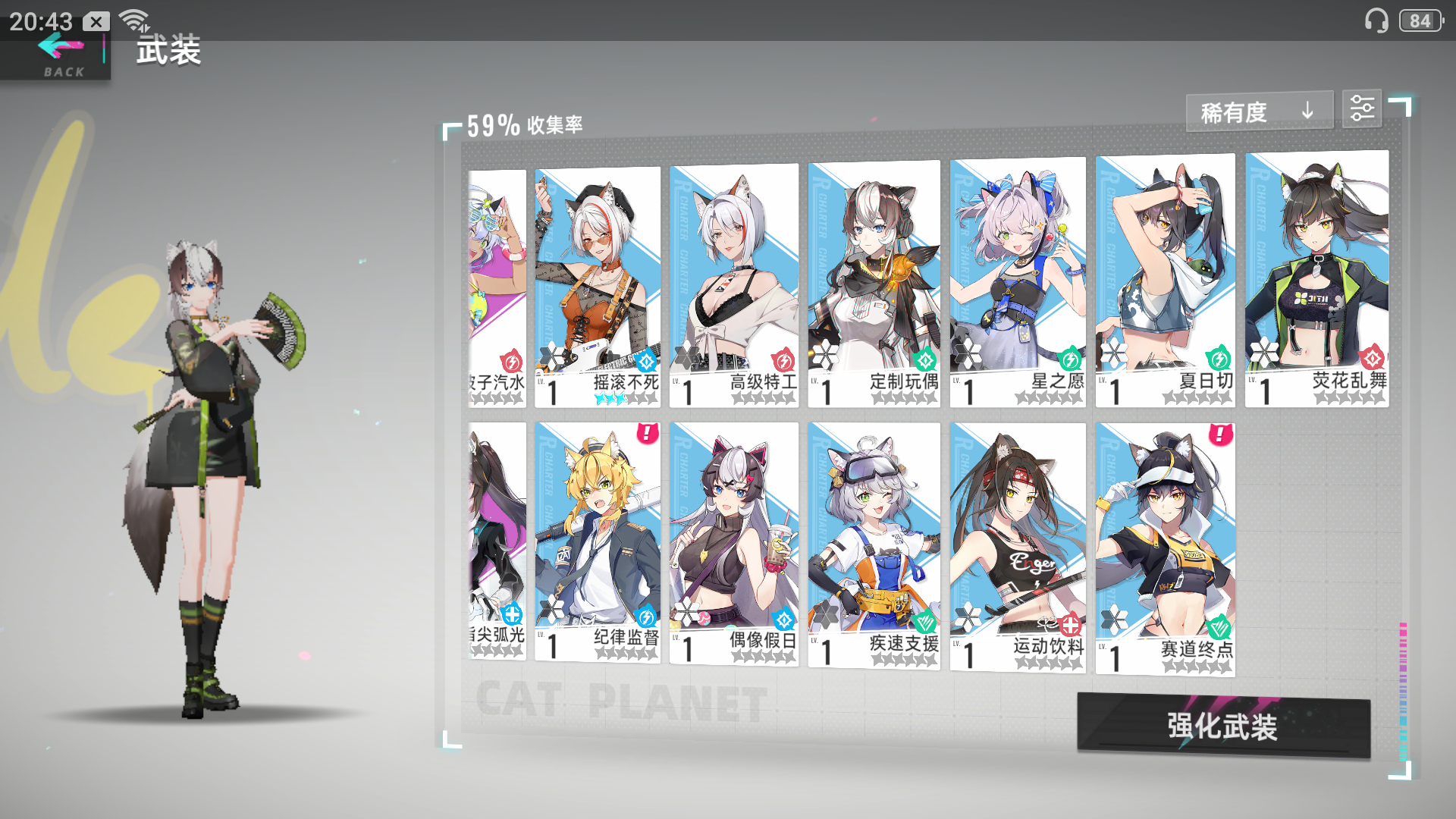This screenshot has width=1456, height=819.
Task: Select the 夏日切 character card
Action: 1165,281
